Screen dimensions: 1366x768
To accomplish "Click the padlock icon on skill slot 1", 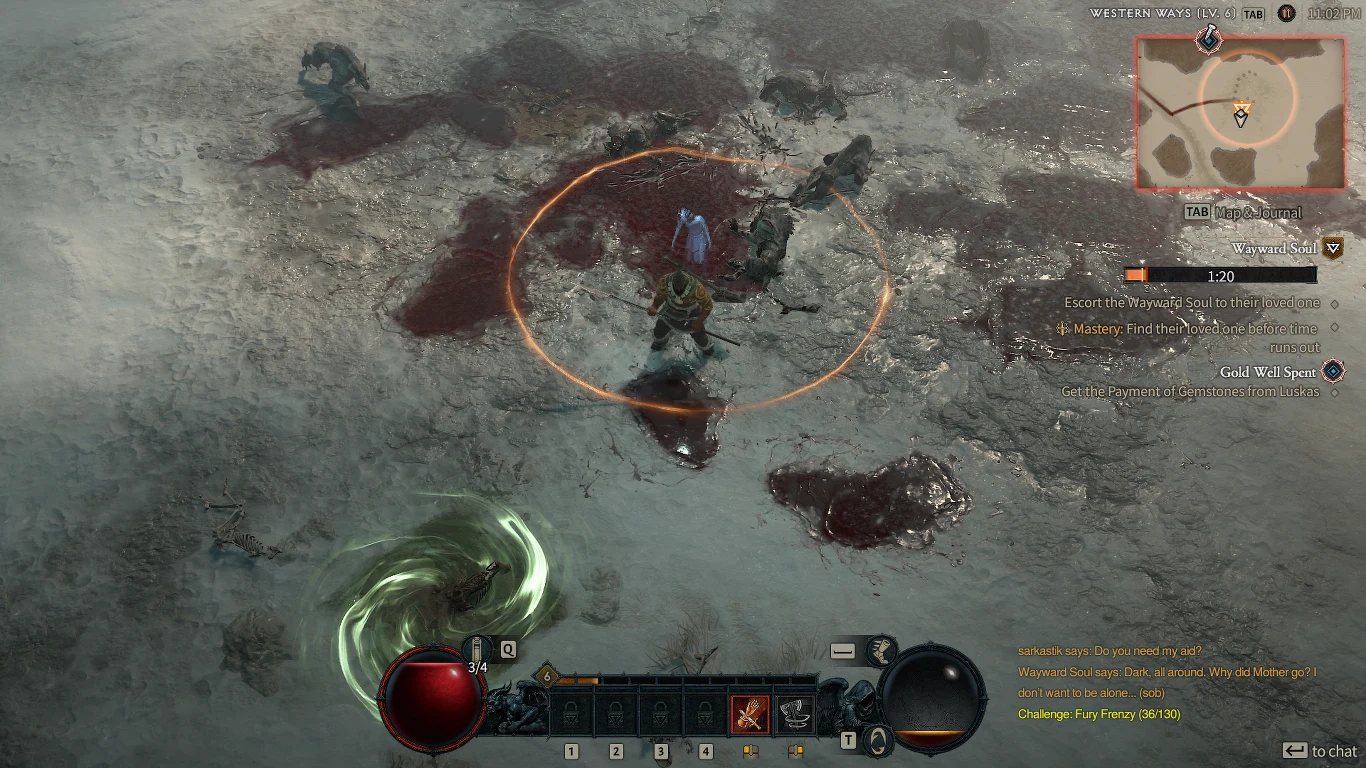I will (x=570, y=711).
